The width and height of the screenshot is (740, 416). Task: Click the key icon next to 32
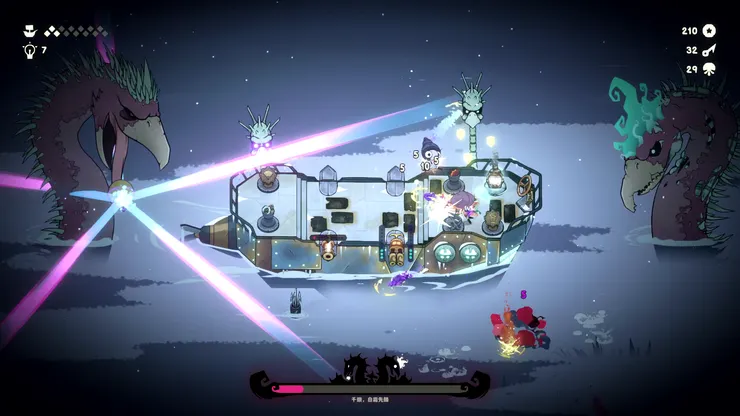pos(709,50)
